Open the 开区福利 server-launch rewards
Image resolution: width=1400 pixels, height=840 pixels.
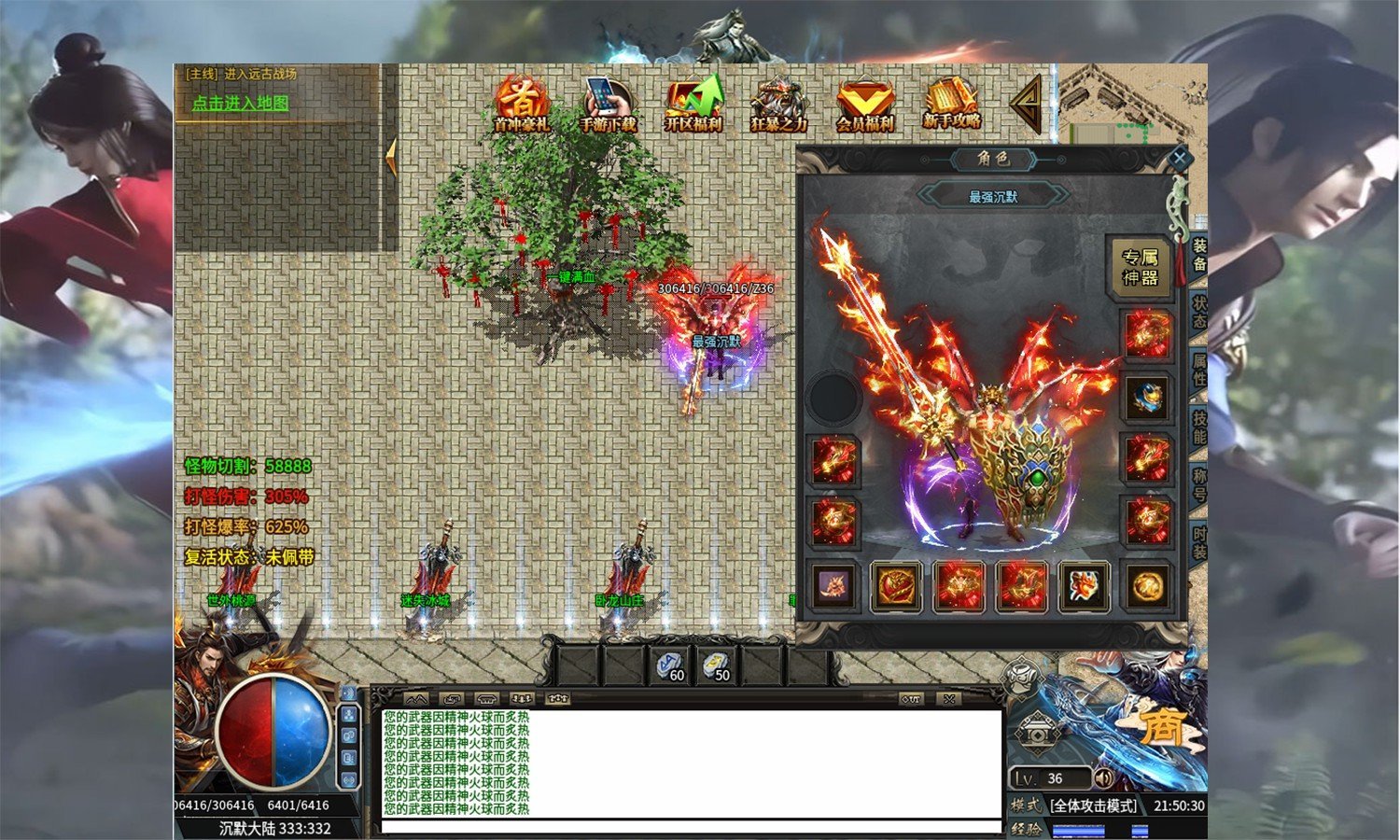point(693,104)
